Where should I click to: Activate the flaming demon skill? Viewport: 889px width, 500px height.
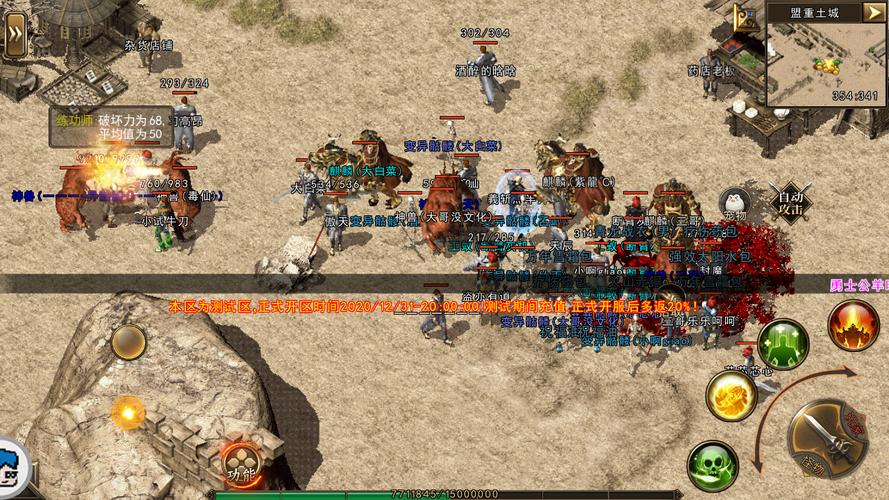click(853, 325)
